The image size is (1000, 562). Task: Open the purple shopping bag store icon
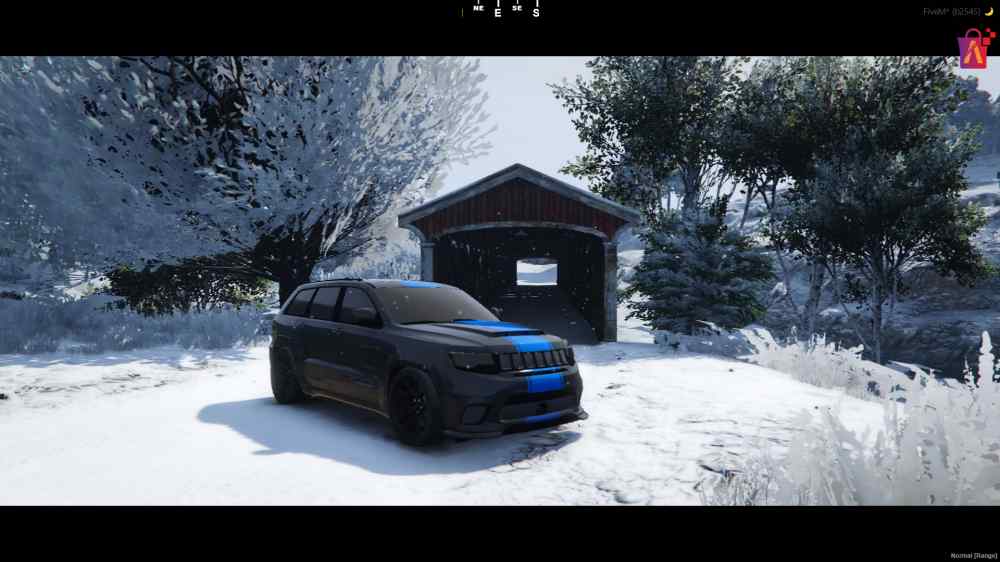[974, 48]
